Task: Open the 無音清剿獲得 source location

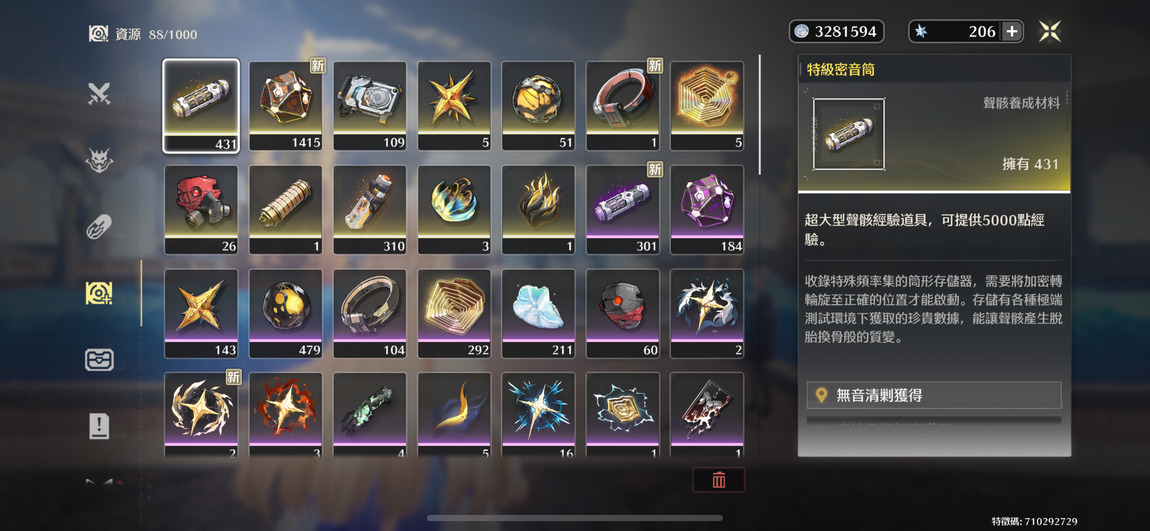Action: coord(934,395)
